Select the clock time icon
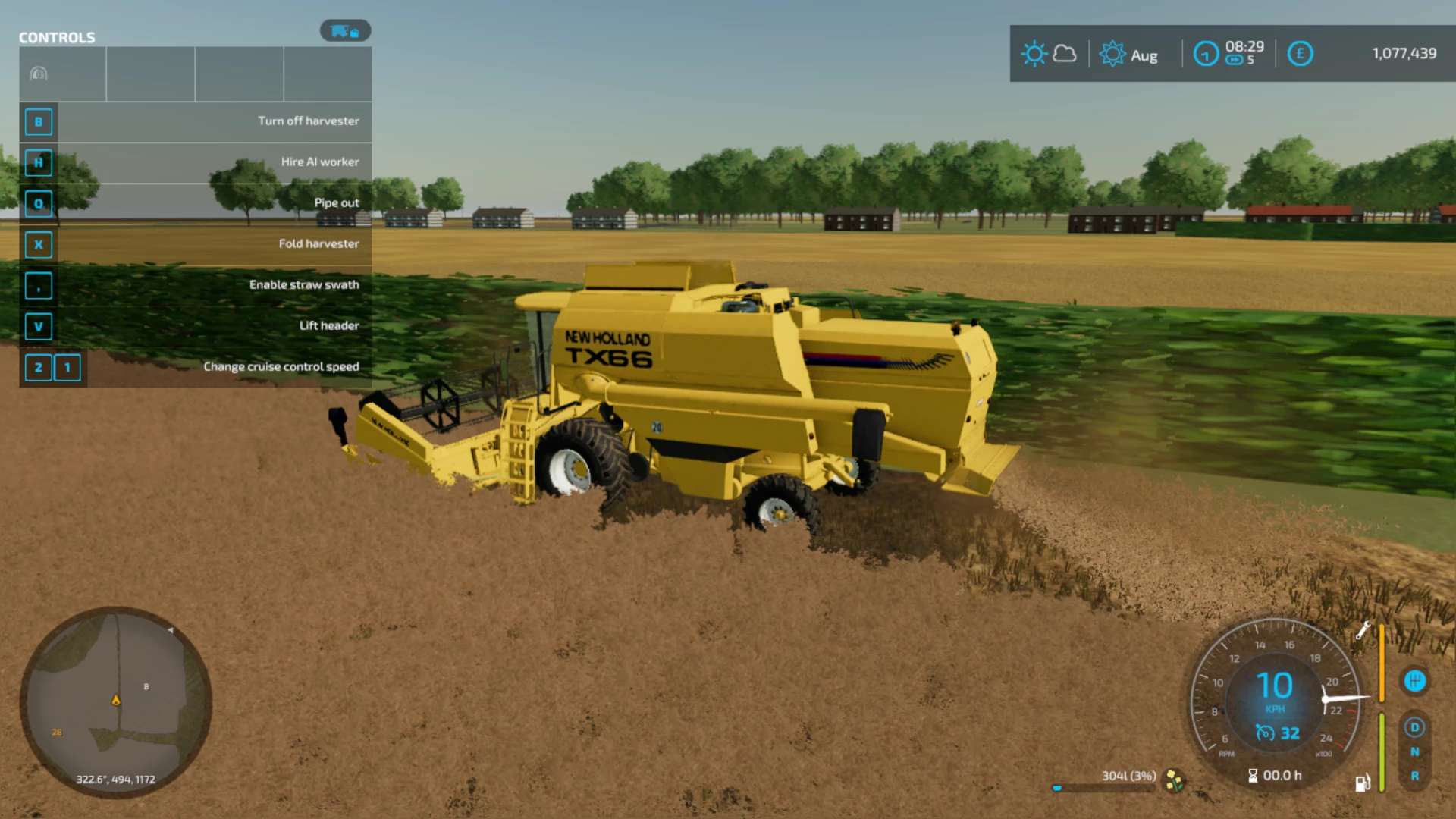 [1206, 54]
